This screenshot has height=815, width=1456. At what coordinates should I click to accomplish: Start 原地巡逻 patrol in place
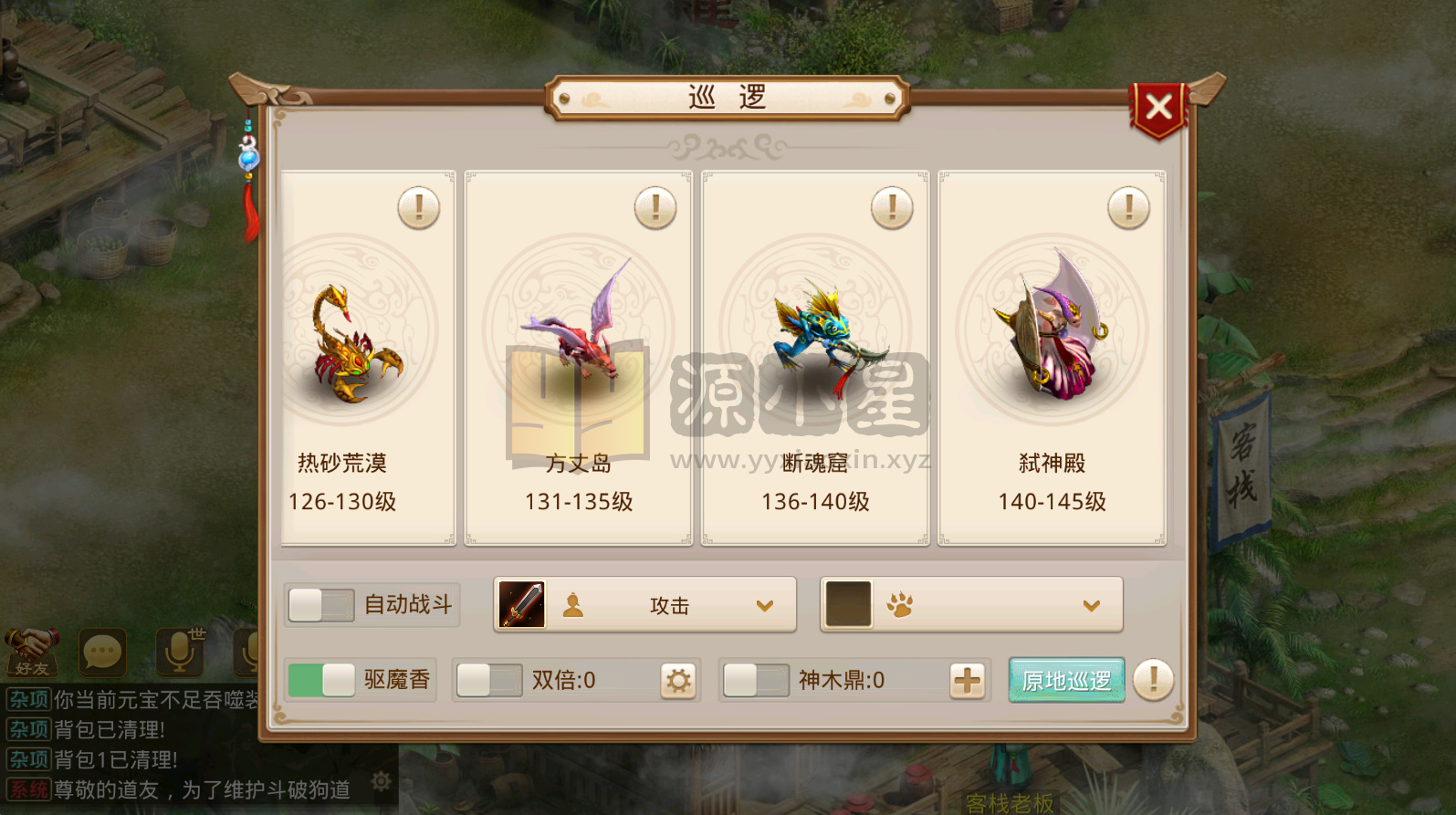pyautogui.click(x=1066, y=680)
